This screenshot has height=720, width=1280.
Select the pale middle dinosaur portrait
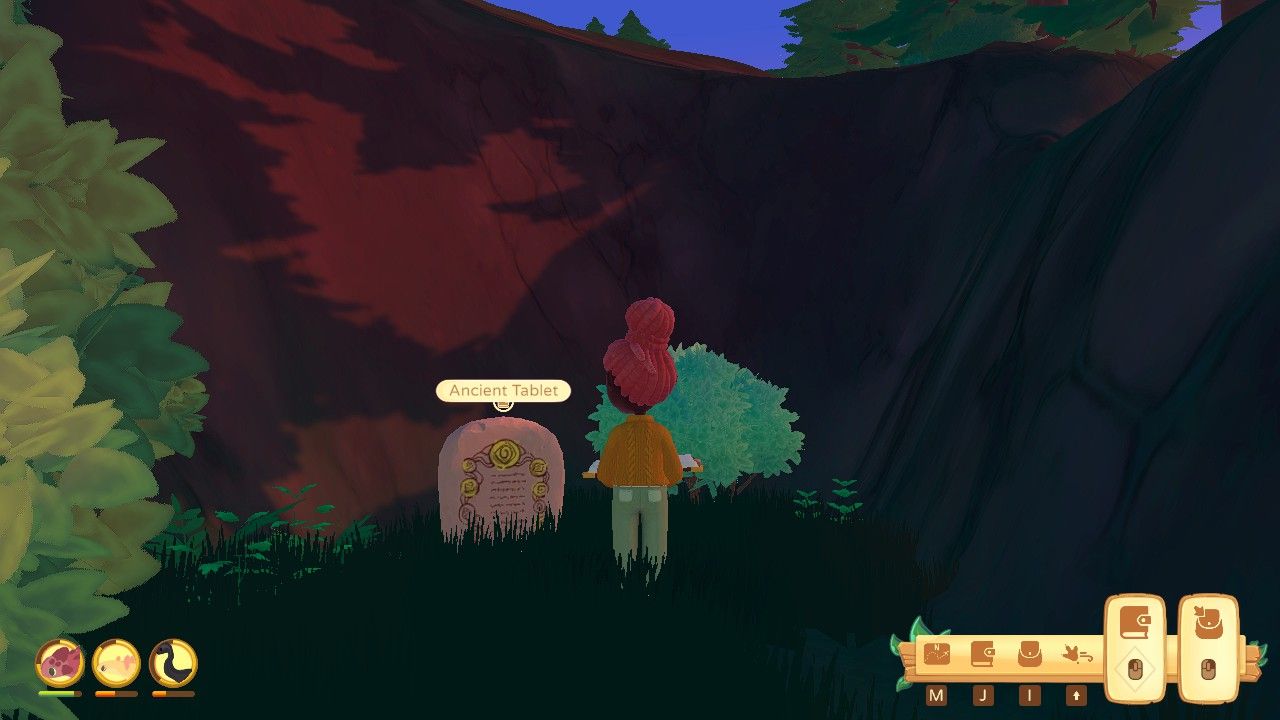118,664
